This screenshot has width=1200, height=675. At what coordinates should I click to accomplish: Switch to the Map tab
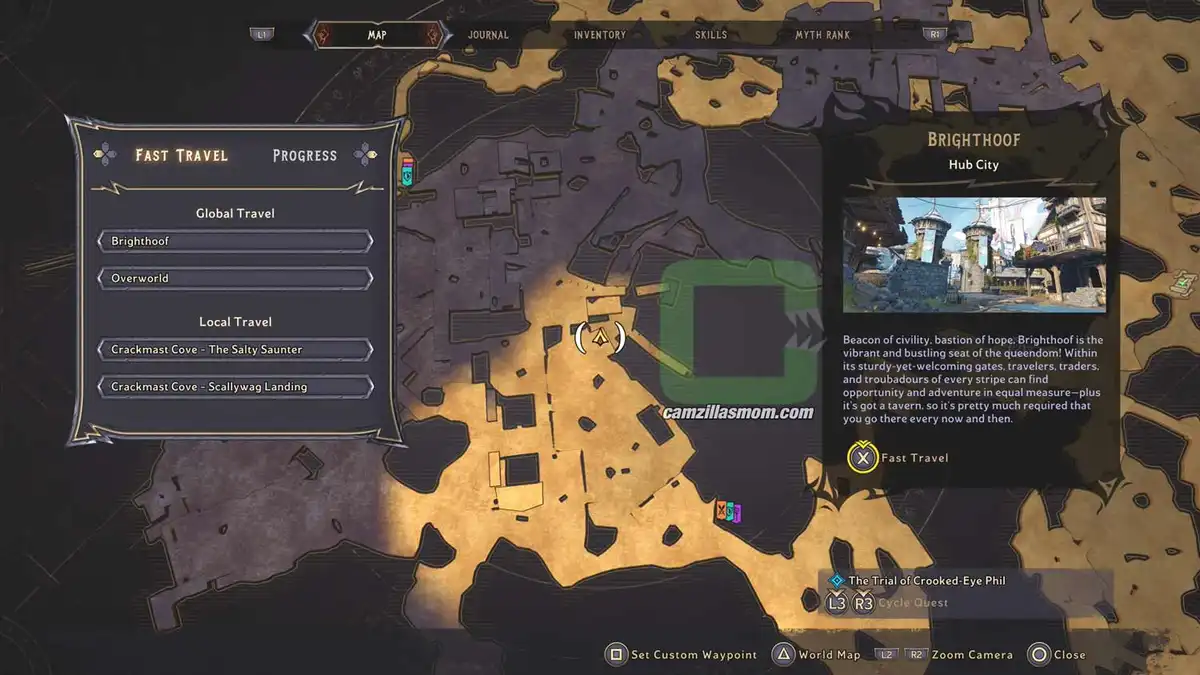[x=377, y=35]
